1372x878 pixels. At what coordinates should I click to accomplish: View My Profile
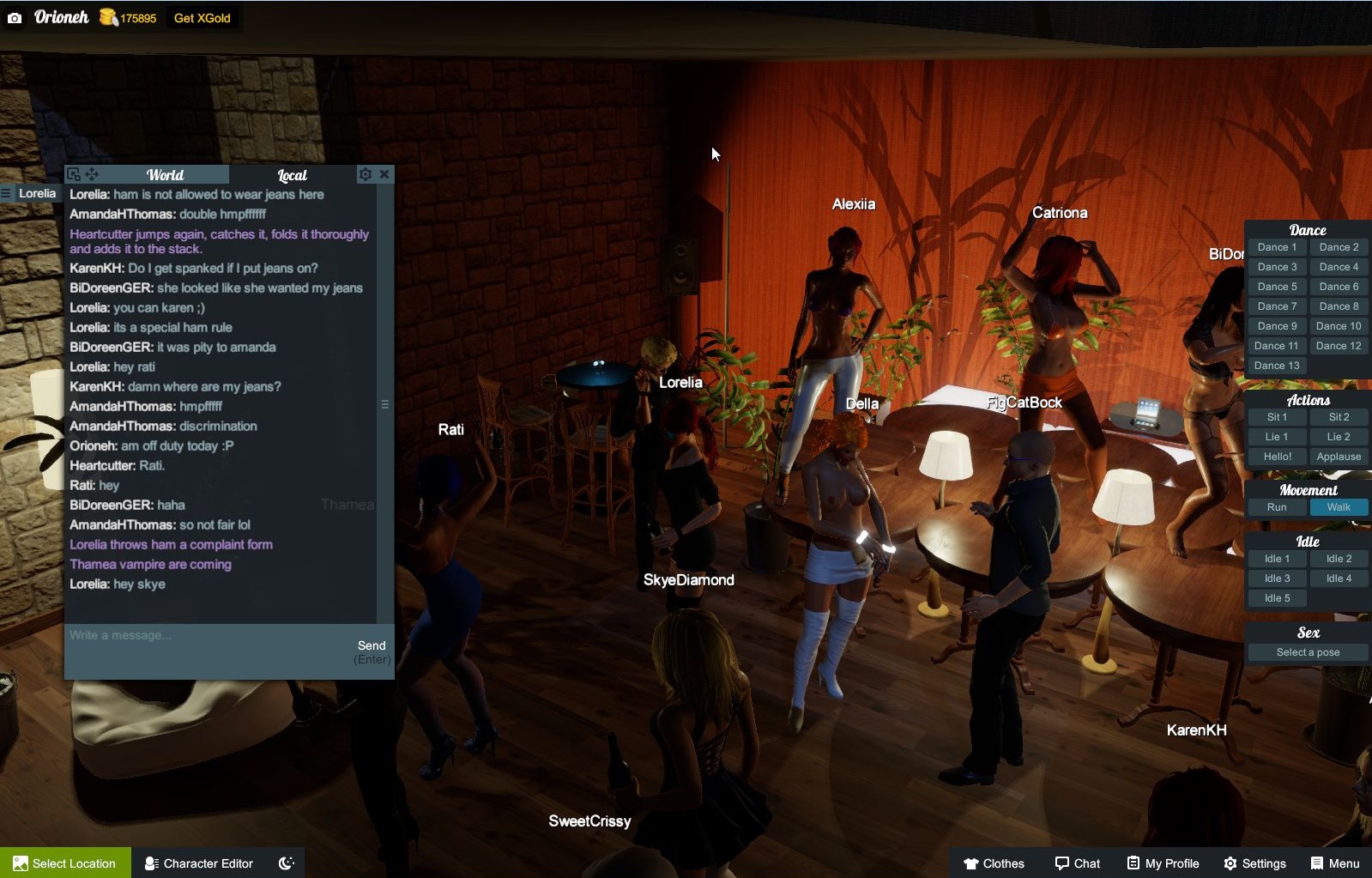click(x=1163, y=863)
